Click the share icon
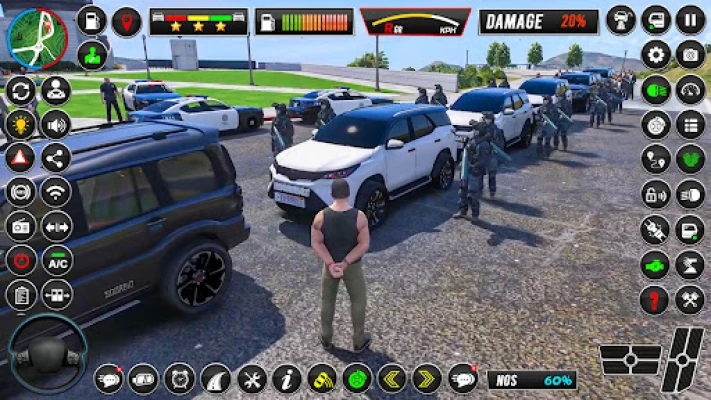This screenshot has width=711, height=400. pyautogui.click(x=56, y=157)
